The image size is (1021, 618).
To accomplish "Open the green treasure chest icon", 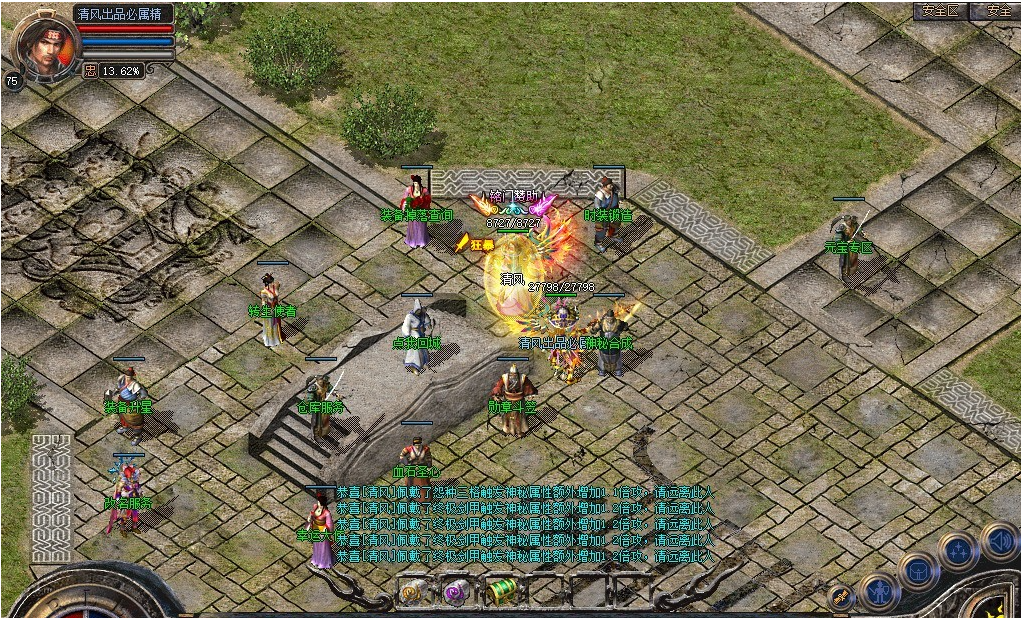I will (504, 590).
